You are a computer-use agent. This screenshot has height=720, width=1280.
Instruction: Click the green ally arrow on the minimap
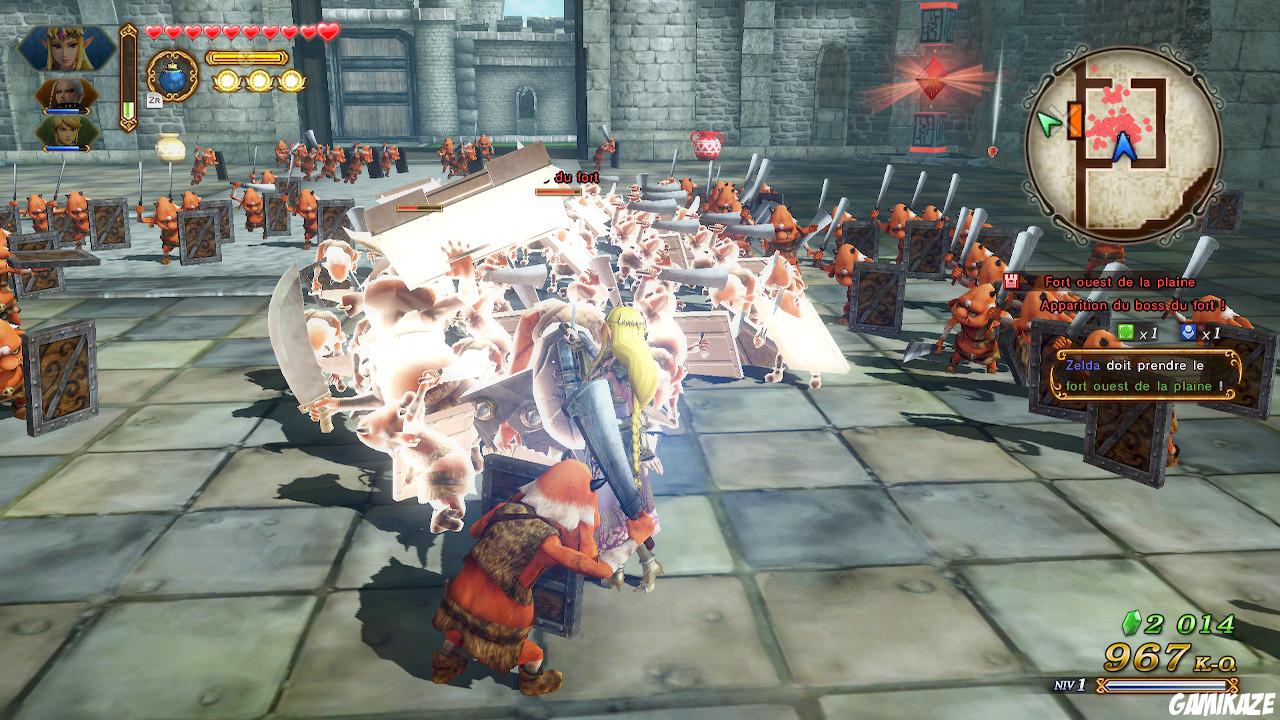click(1048, 120)
